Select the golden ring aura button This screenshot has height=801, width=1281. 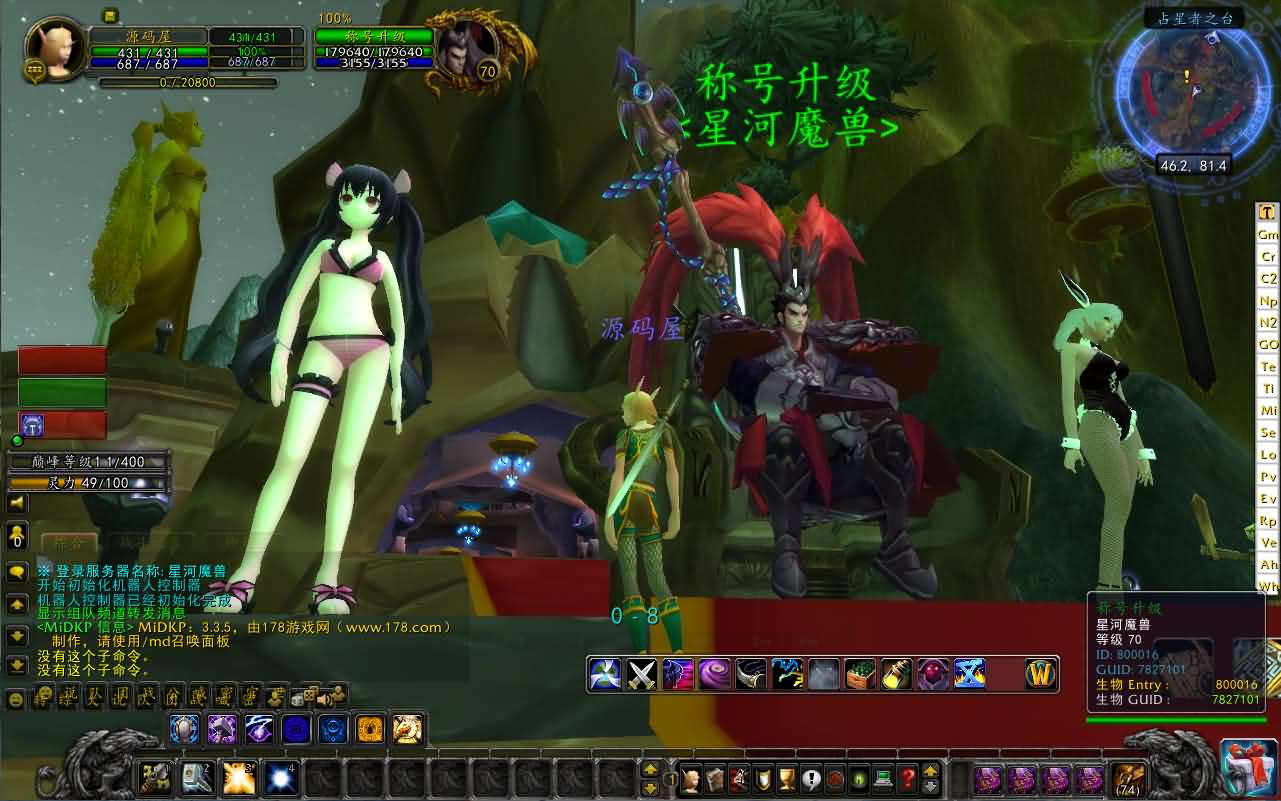coord(370,729)
